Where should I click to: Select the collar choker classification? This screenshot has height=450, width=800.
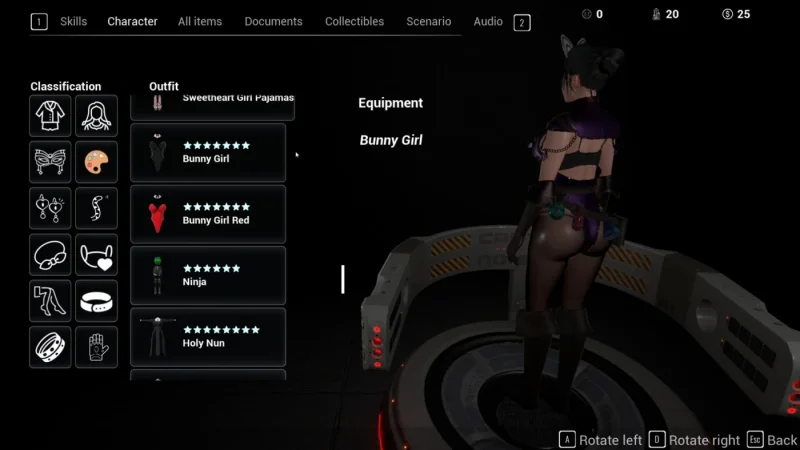pyautogui.click(x=96, y=301)
